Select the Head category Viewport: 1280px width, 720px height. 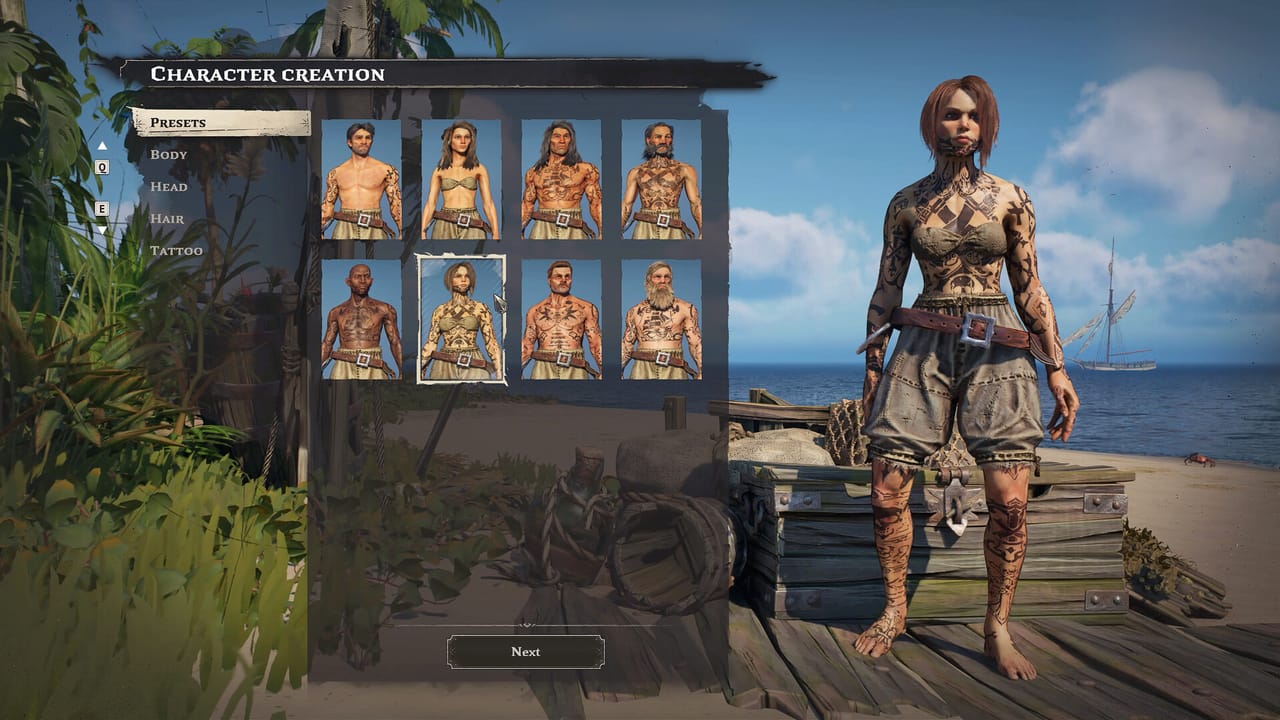170,187
